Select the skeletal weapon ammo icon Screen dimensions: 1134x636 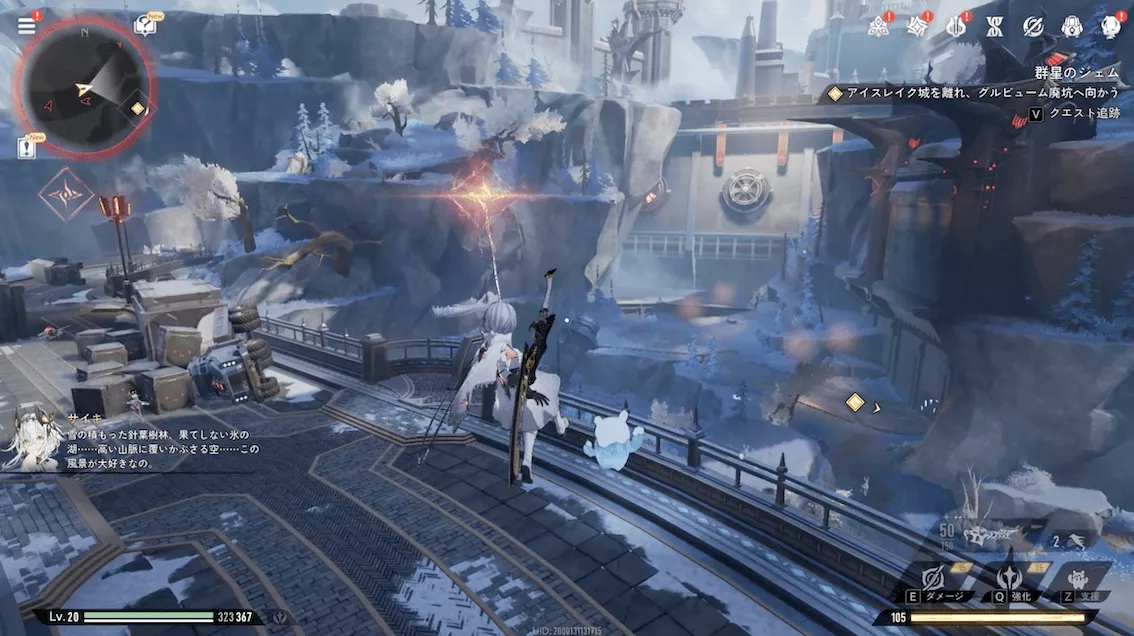click(x=990, y=534)
